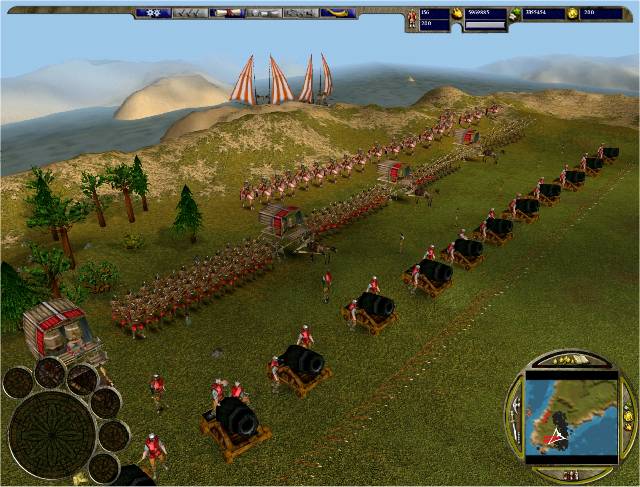
Task: Open the scroll icon button in top bar
Action: [226, 13]
